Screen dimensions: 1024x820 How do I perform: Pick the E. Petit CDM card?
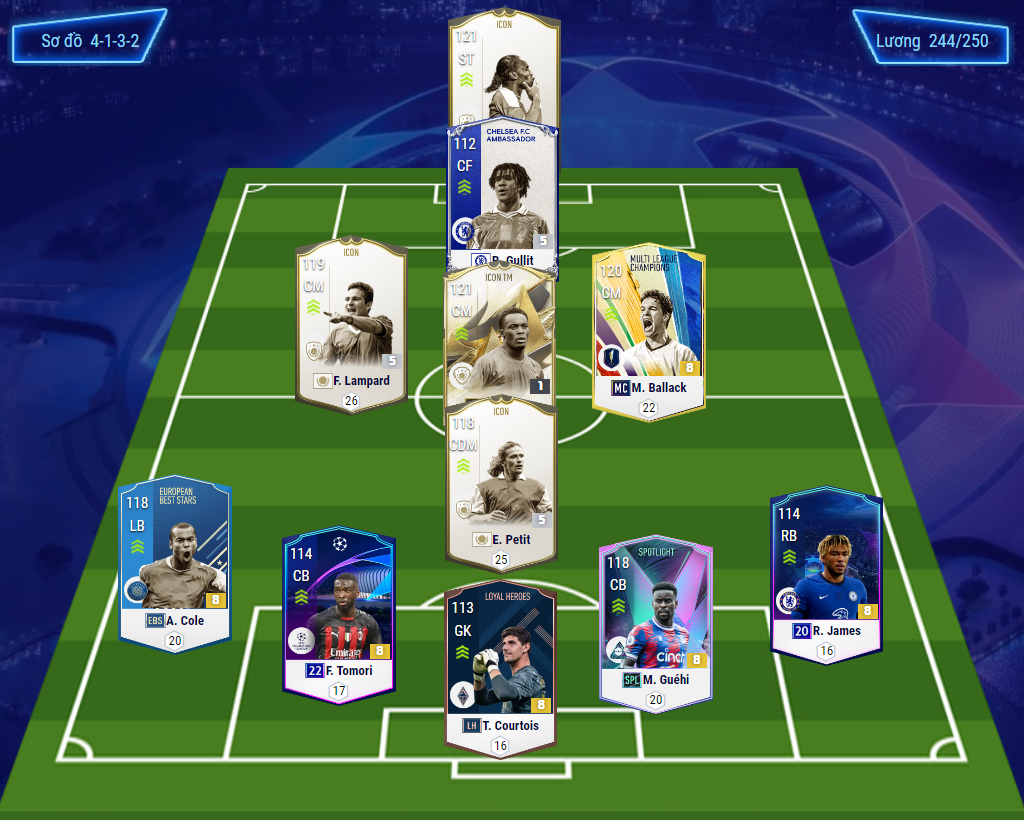pos(500,480)
